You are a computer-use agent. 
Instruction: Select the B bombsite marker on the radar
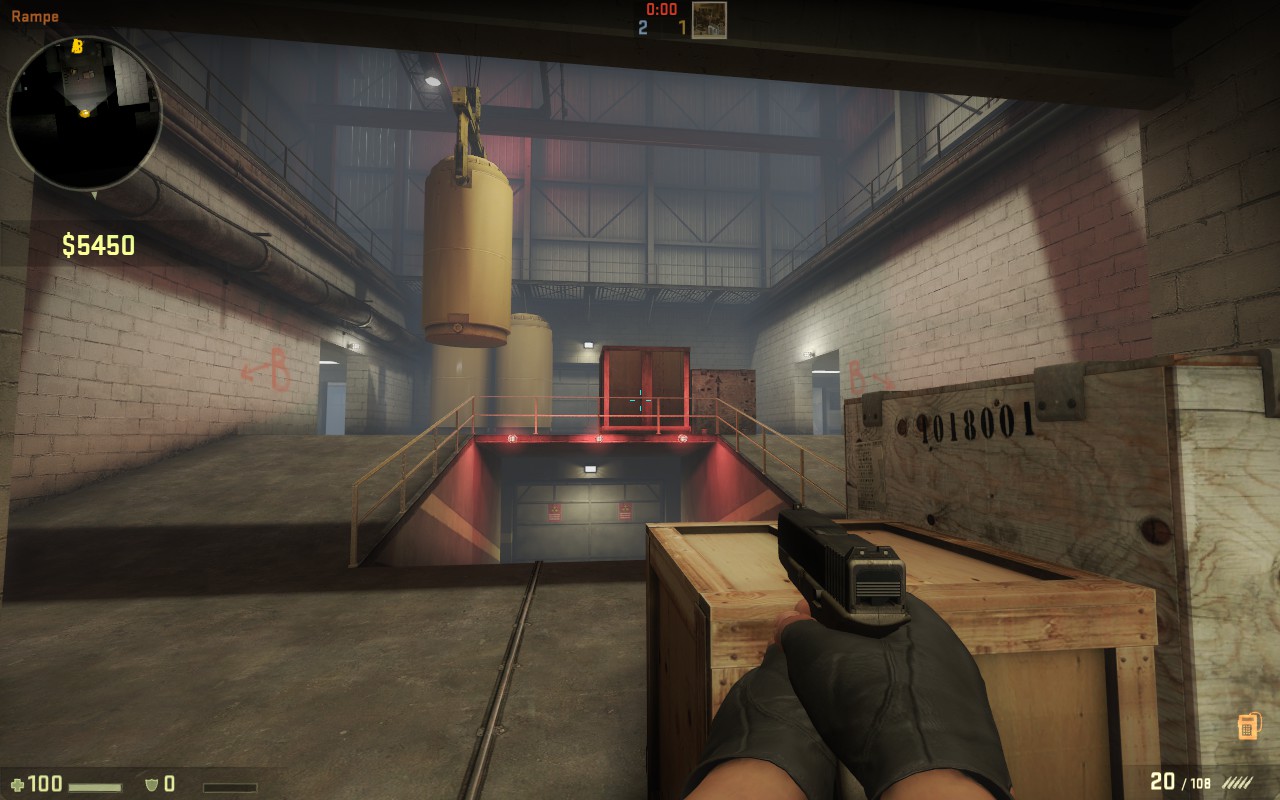77,46
